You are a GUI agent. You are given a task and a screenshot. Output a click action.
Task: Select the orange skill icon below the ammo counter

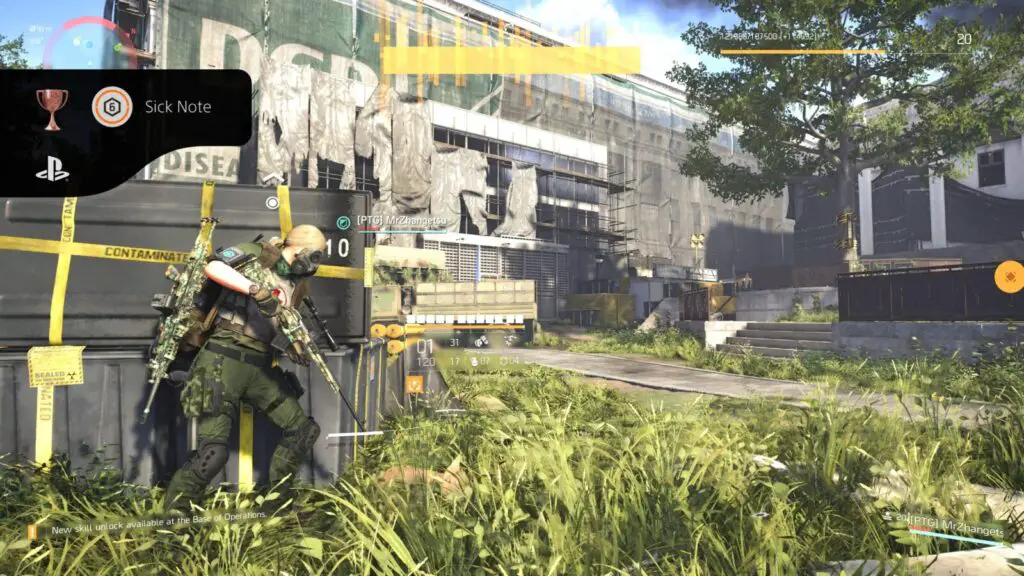click(x=415, y=382)
